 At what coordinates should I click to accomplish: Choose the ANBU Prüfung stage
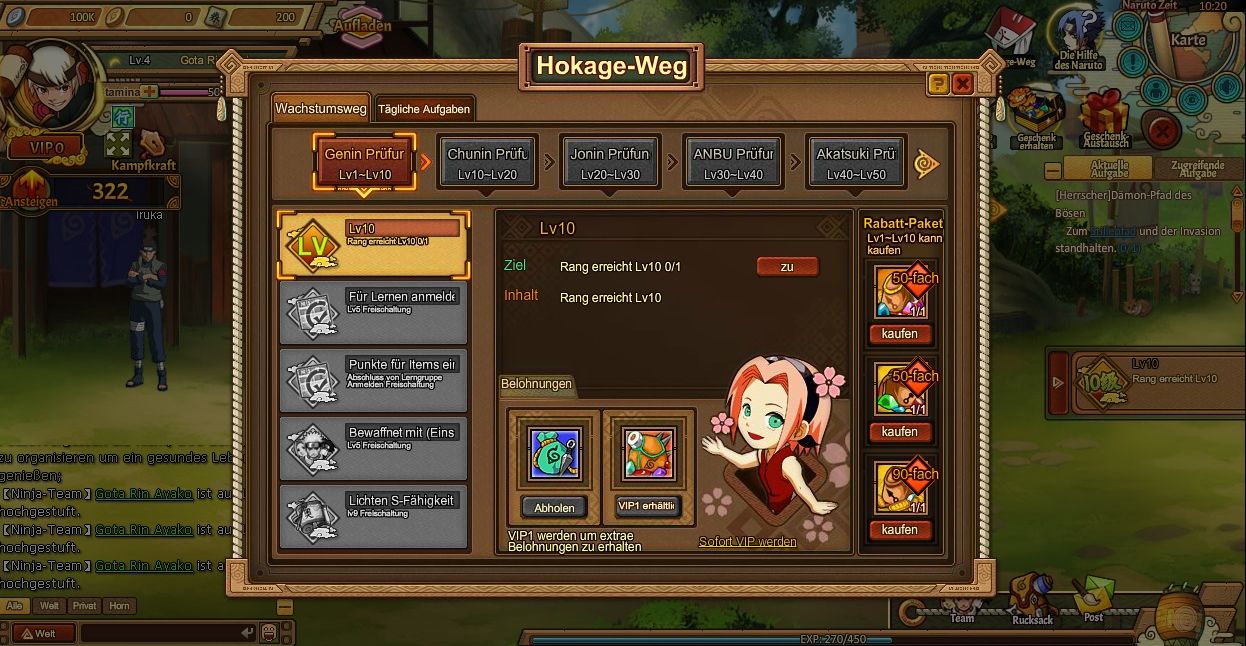(x=733, y=162)
